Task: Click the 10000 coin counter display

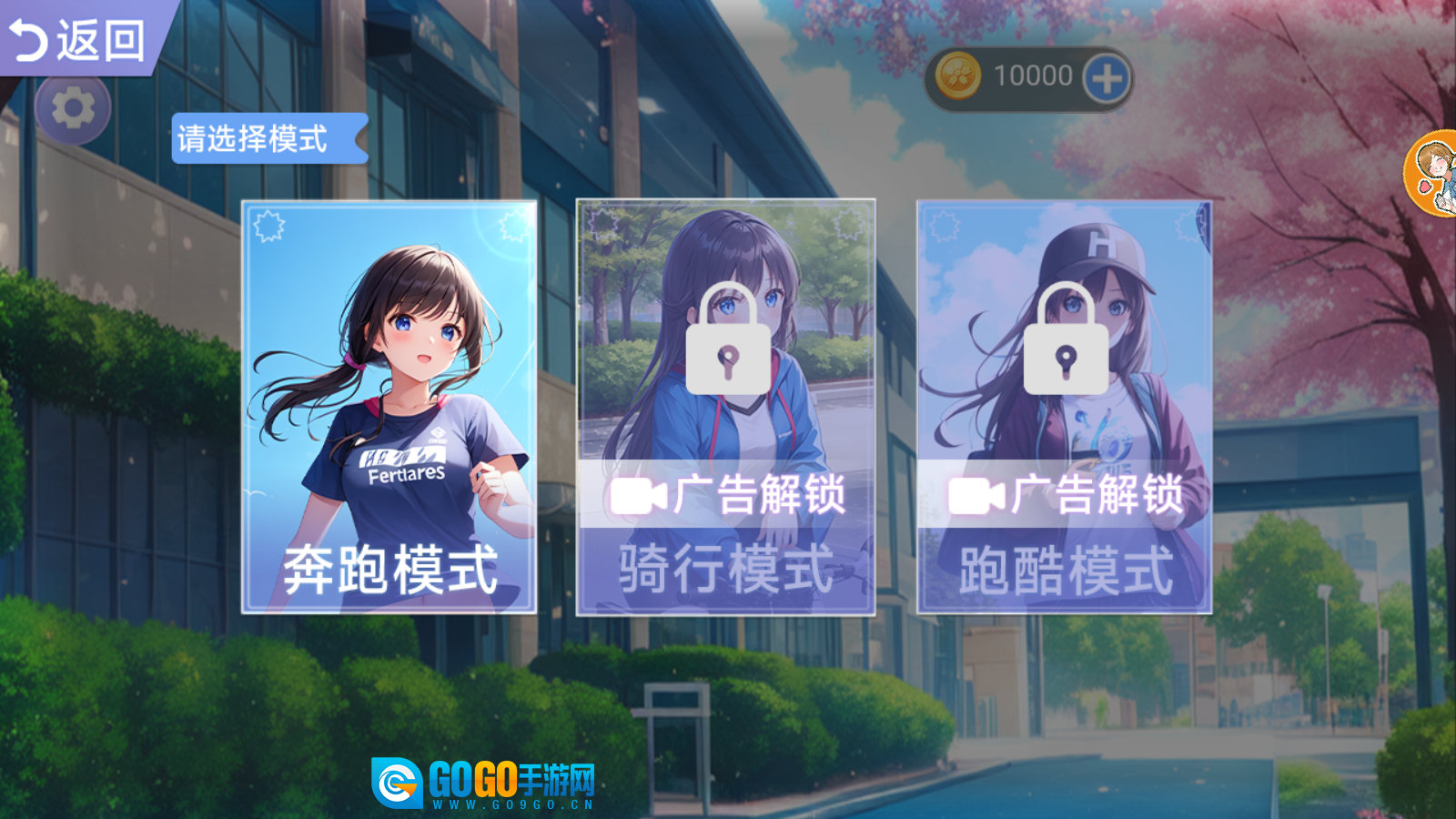Action: [x=1031, y=76]
